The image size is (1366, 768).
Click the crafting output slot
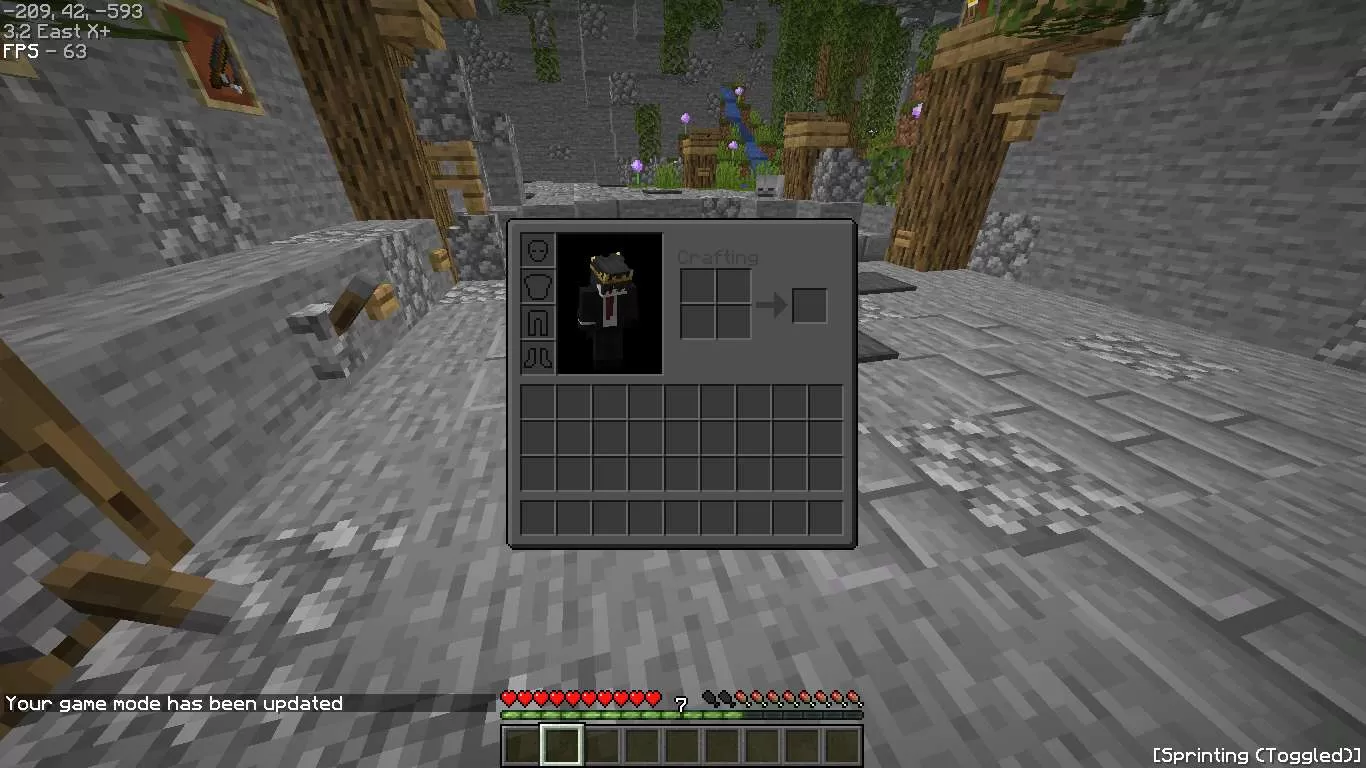pos(810,306)
